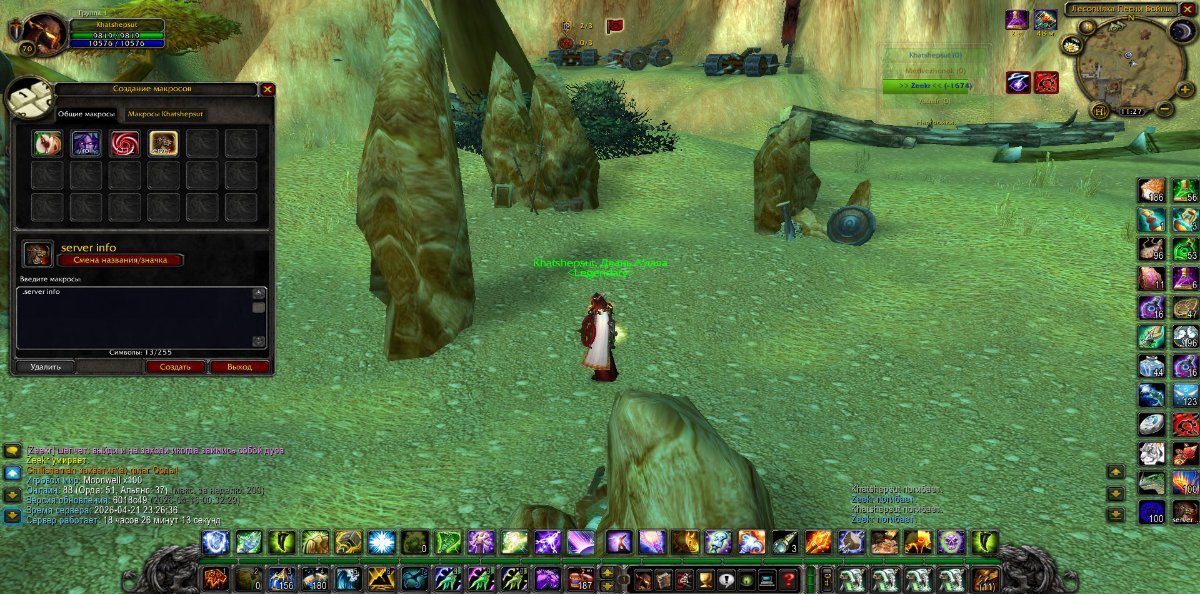The height and width of the screenshot is (594, 1200).
Task: Exit the macro window via Выход
Action: 239,367
